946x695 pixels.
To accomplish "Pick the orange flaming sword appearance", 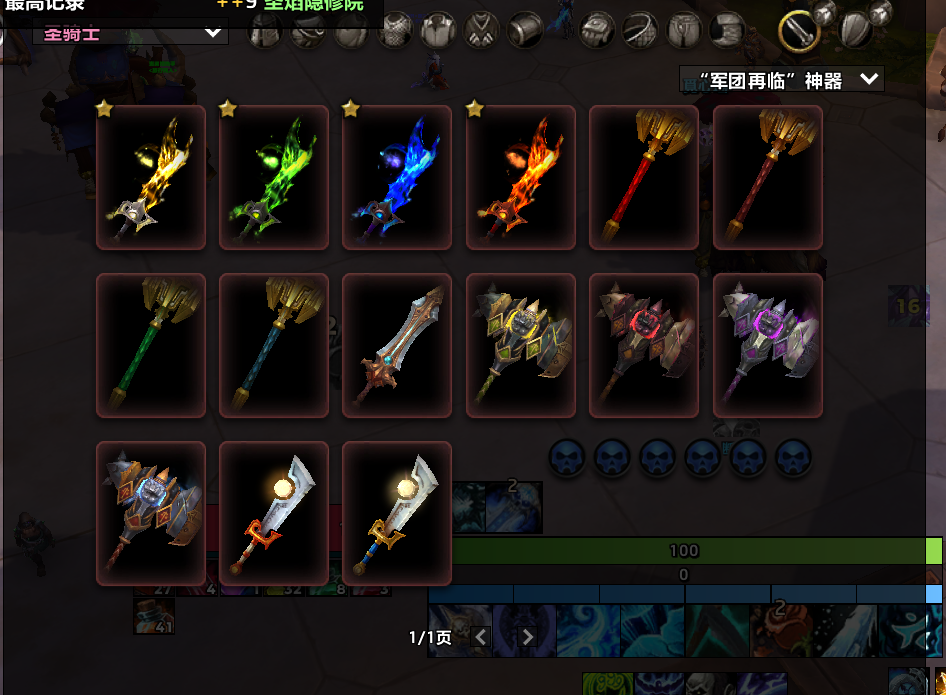I will tap(521, 177).
